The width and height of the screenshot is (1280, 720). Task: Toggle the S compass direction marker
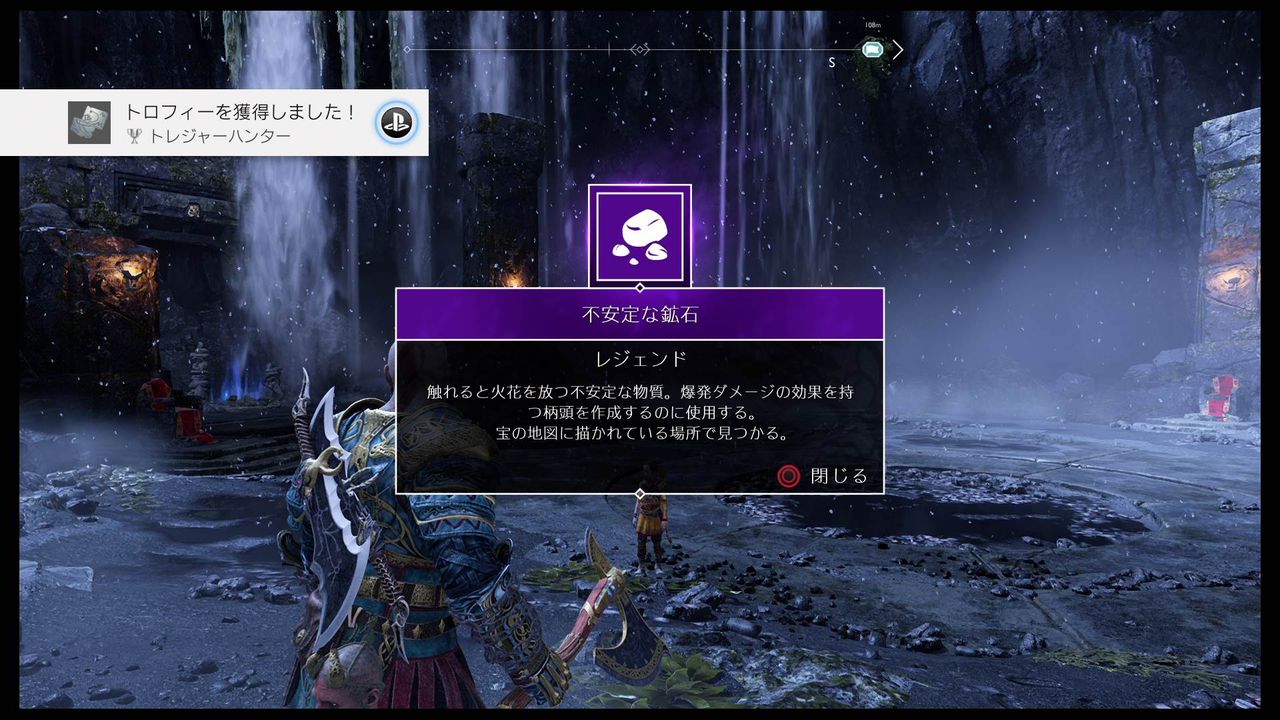tap(830, 61)
